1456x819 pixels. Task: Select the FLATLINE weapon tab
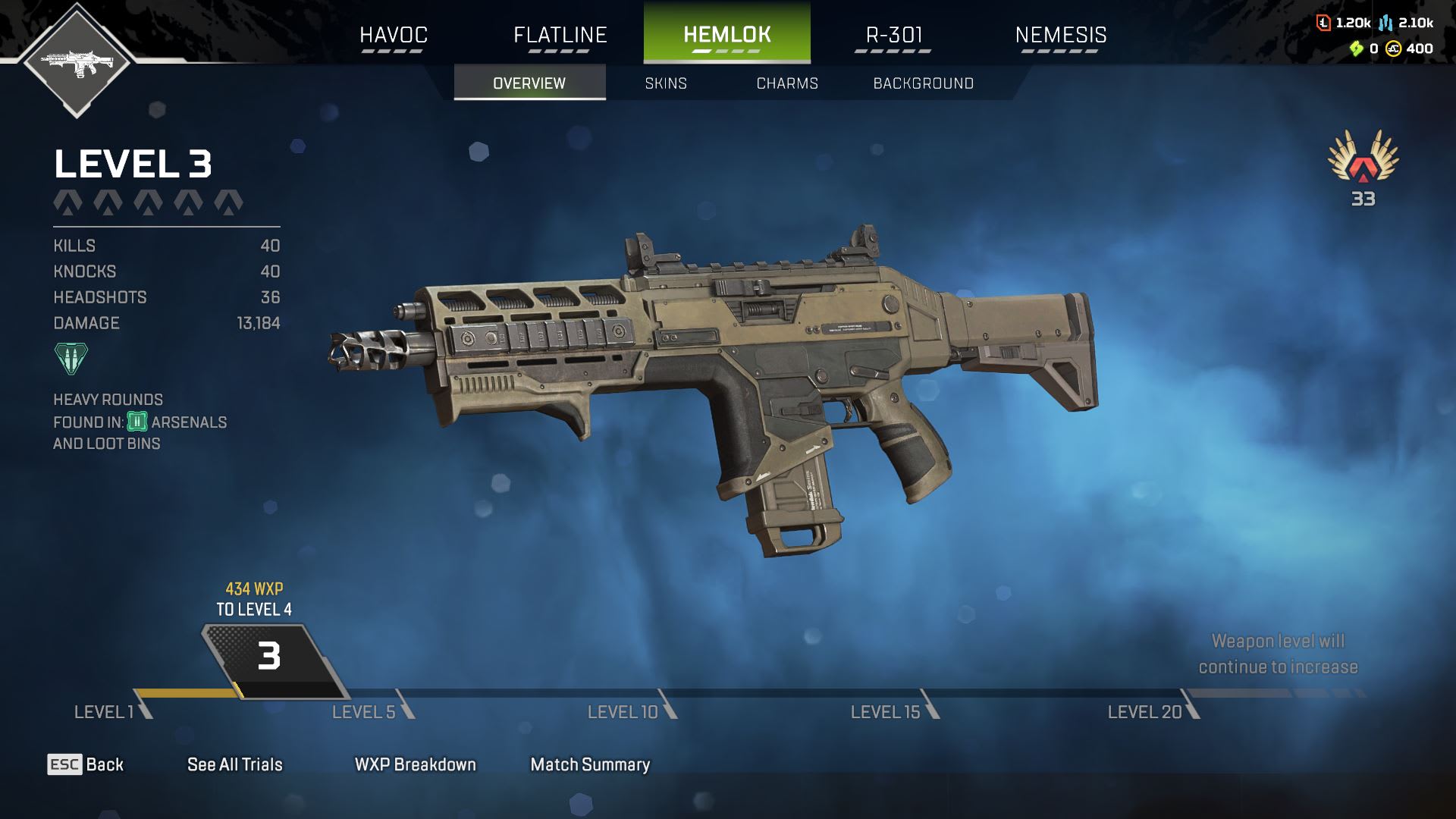pyautogui.click(x=560, y=35)
